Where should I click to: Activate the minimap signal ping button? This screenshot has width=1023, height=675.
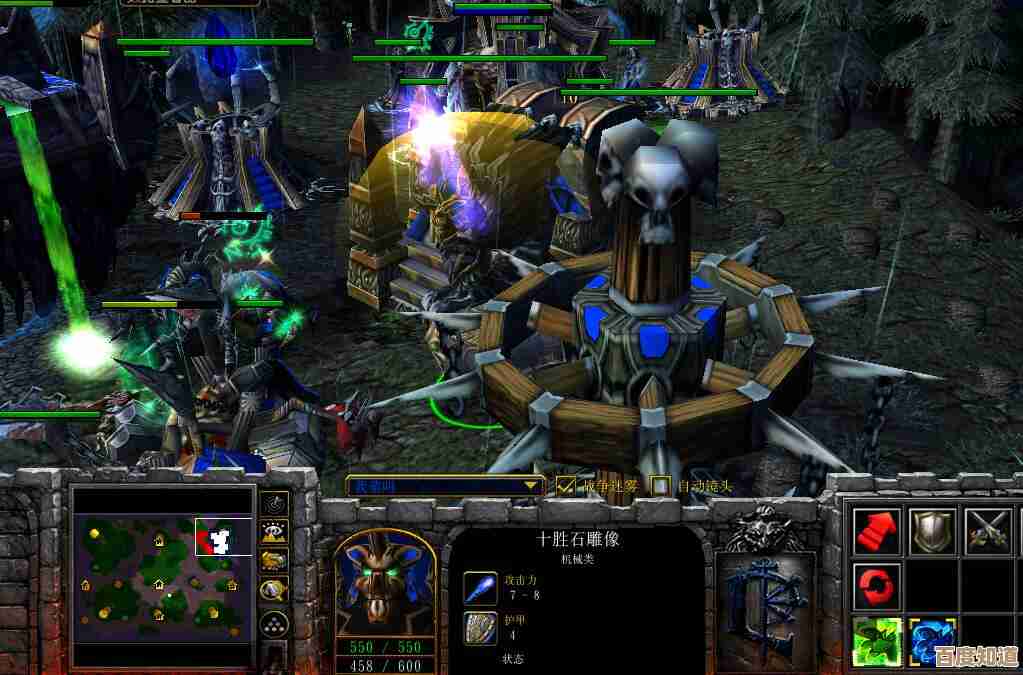pyautogui.click(x=274, y=502)
